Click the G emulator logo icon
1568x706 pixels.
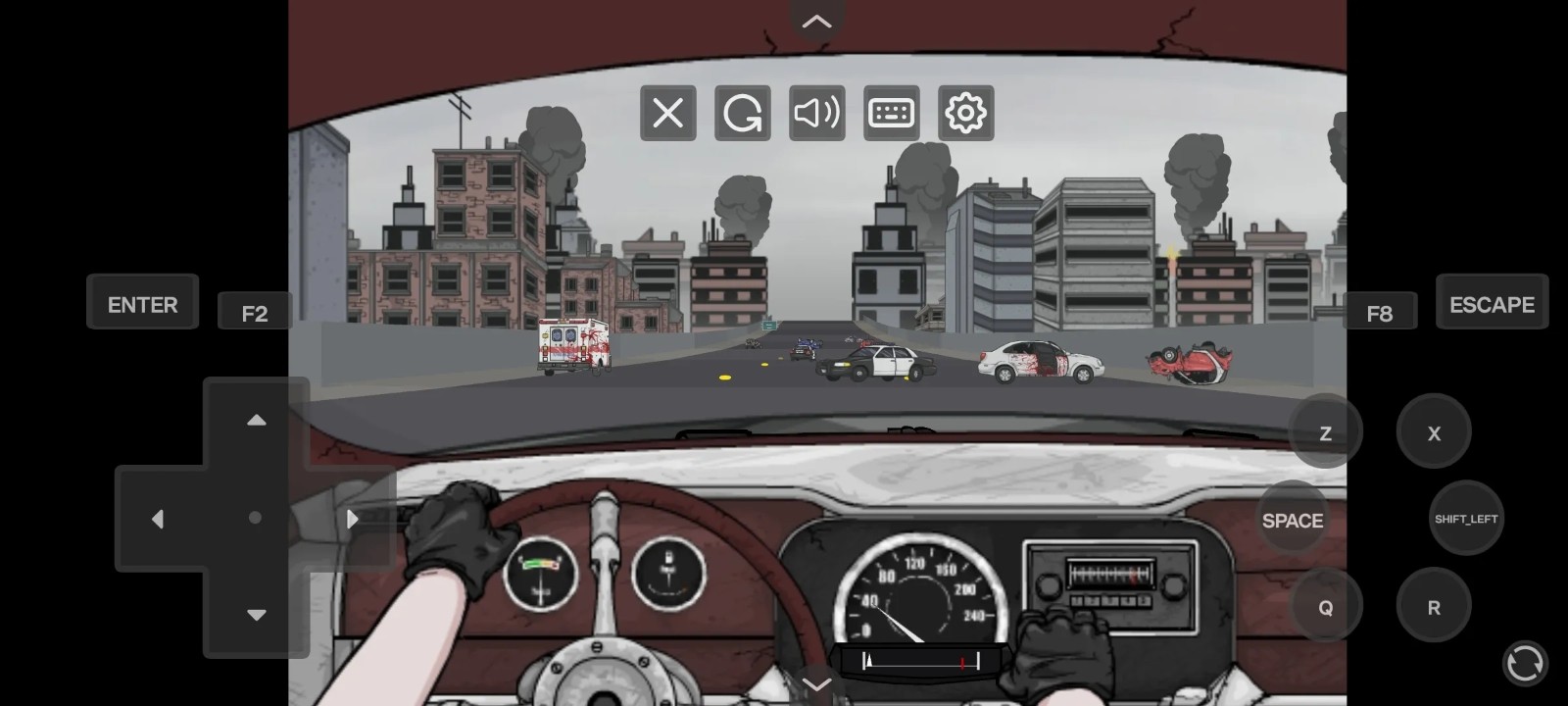tap(742, 113)
